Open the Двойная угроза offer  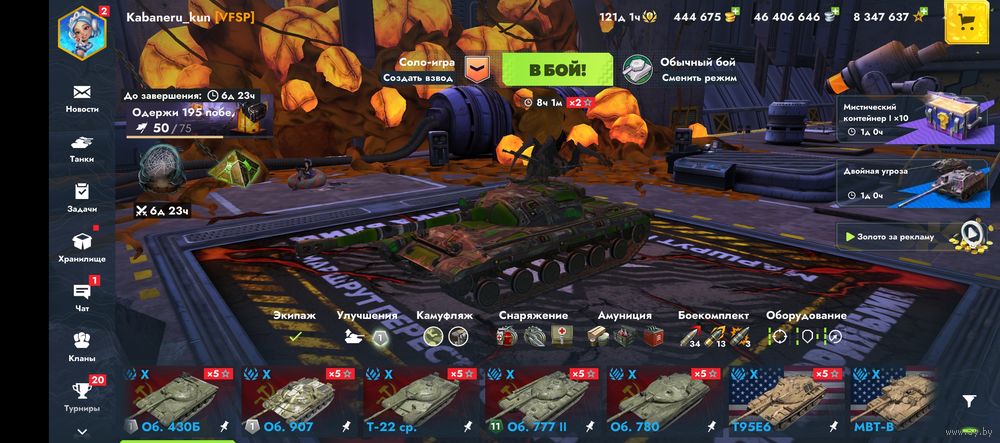[905, 181]
